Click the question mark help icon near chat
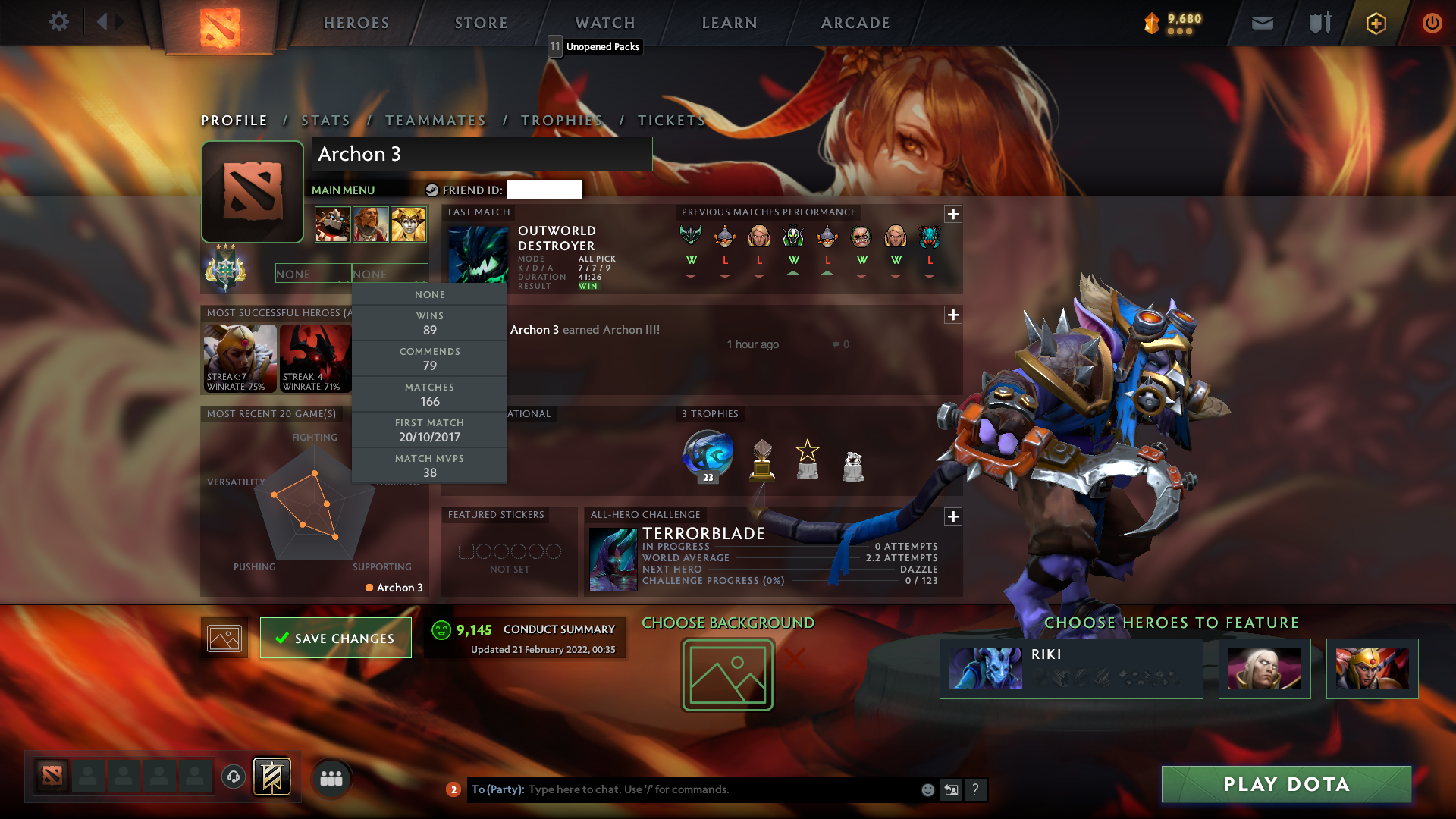This screenshot has width=1456, height=819. (976, 789)
